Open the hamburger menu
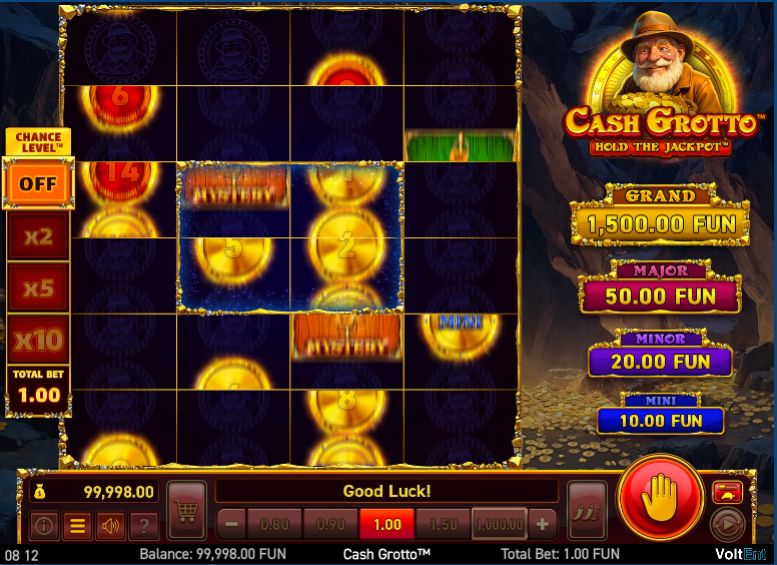Image resolution: width=777 pixels, height=565 pixels. point(77,524)
